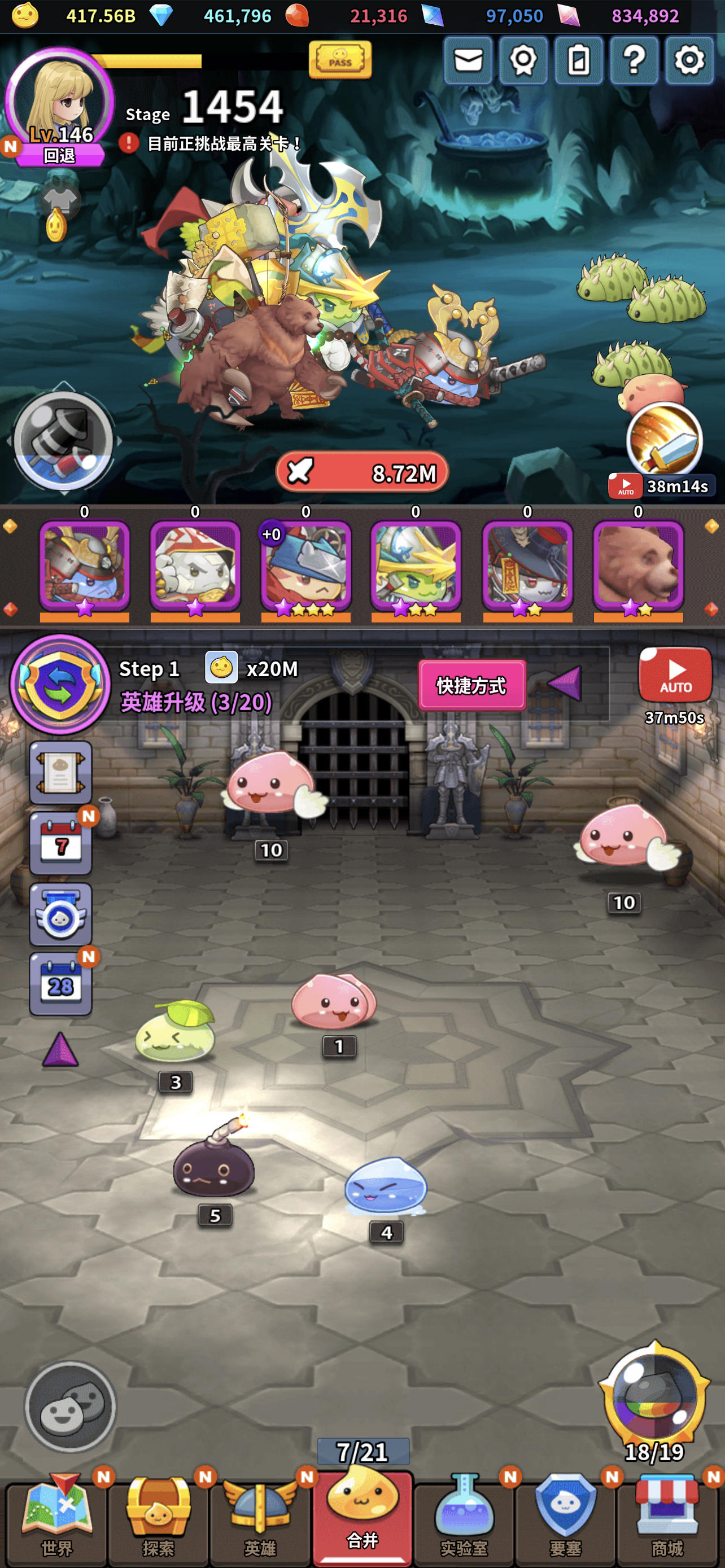Open the golden PASS ticket
Image resolution: width=725 pixels, height=1568 pixels.
pos(341,61)
